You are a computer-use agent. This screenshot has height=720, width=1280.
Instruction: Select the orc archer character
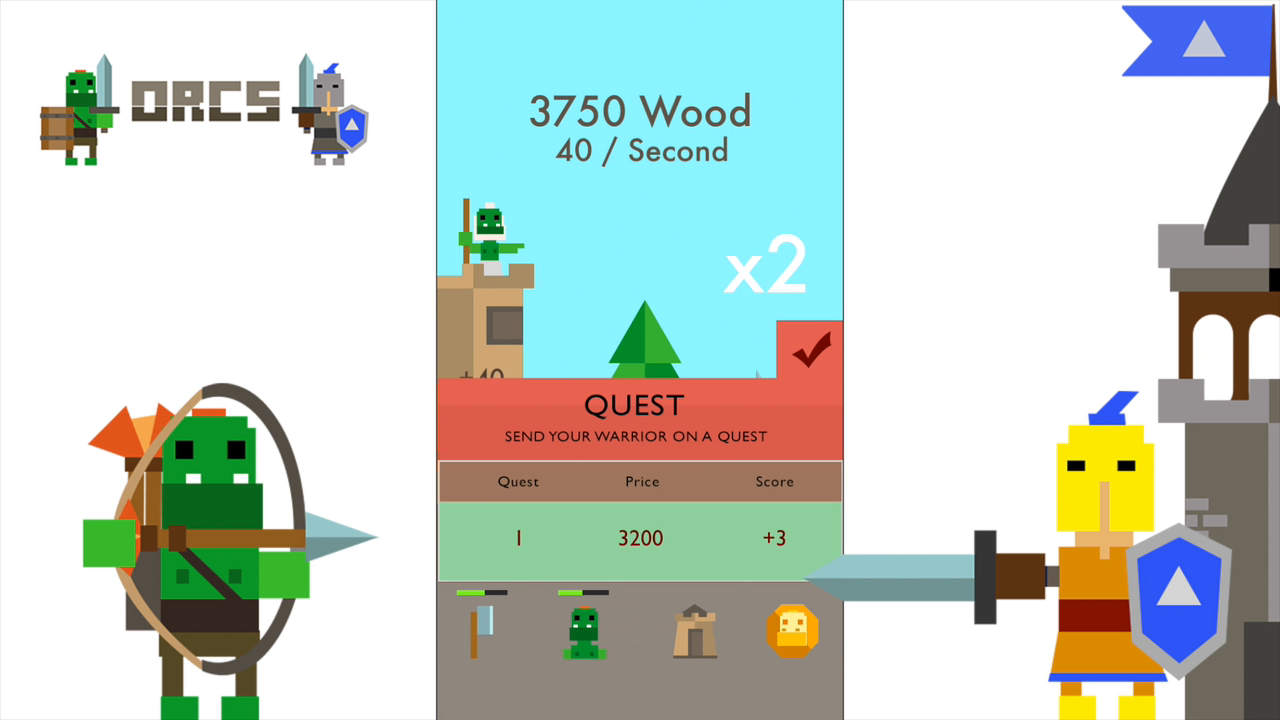coord(210,540)
